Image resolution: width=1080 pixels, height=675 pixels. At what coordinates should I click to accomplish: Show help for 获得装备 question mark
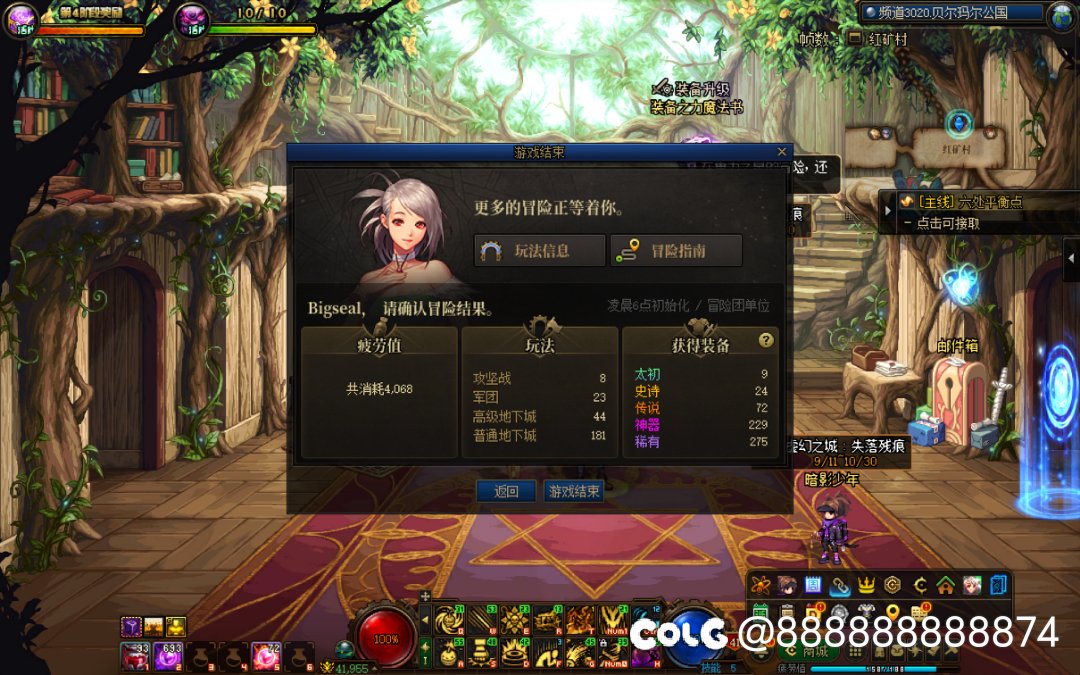click(766, 340)
